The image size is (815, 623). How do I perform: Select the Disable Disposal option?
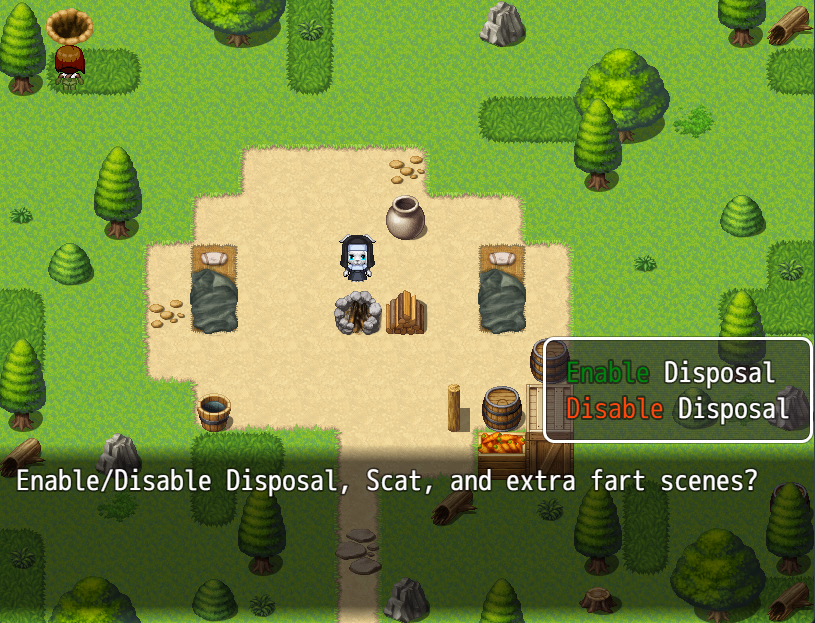677,408
